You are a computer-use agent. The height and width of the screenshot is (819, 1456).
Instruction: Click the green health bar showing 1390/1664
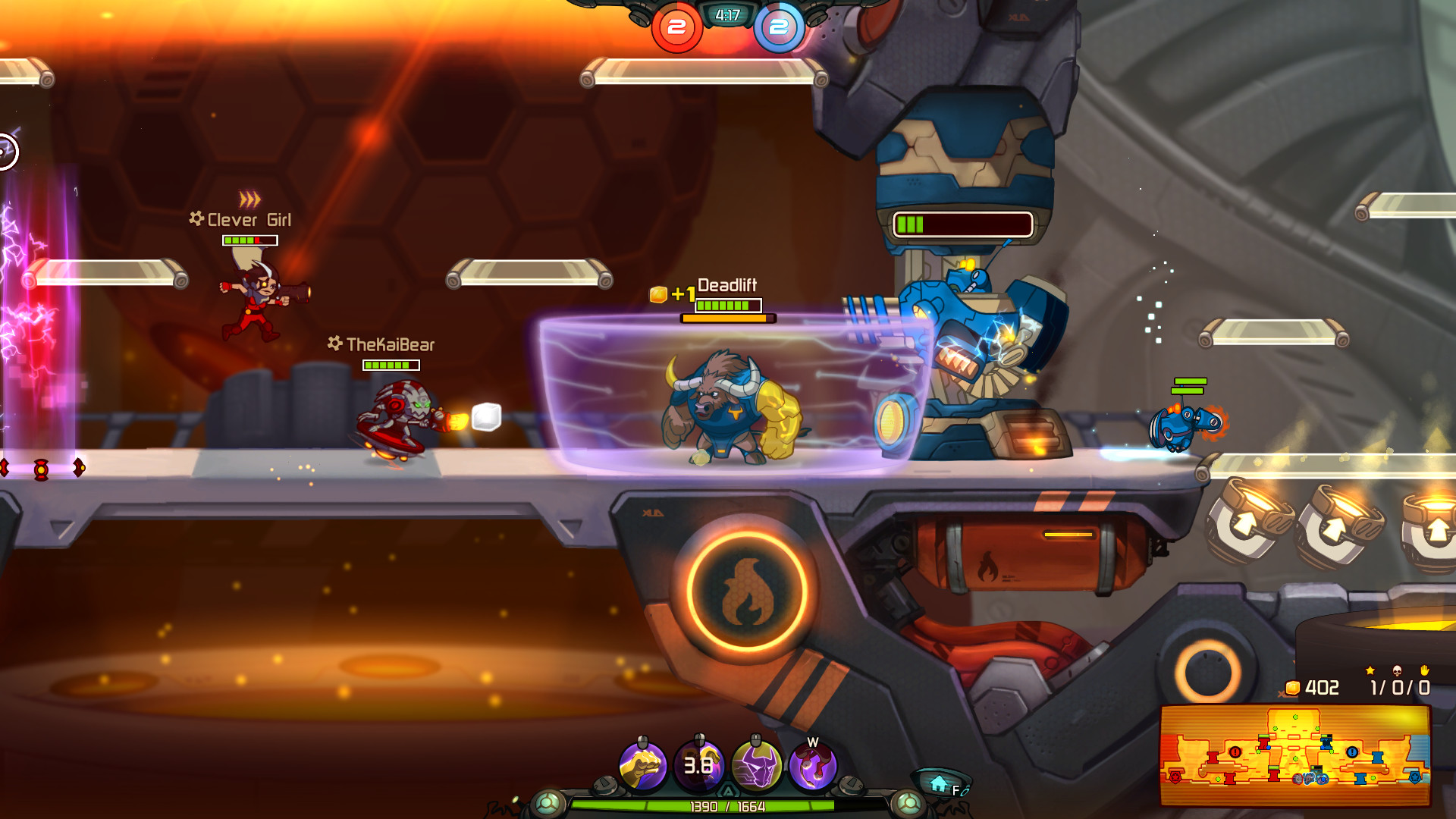726,806
